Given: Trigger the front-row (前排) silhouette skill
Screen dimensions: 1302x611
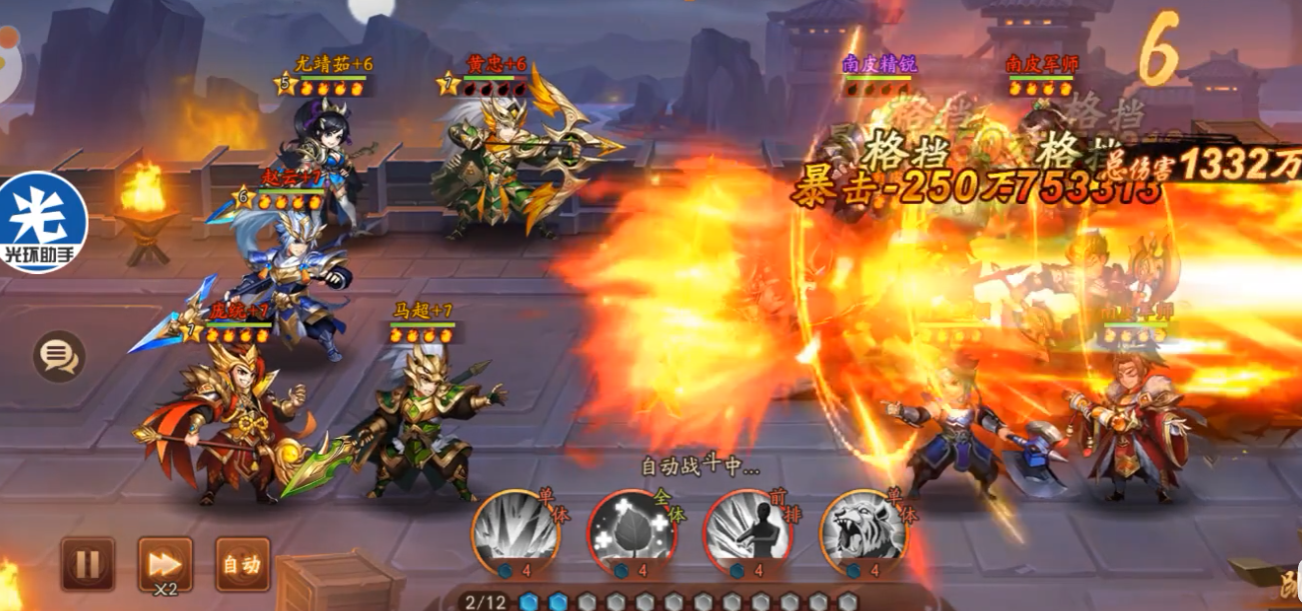Looking at the screenshot, I should [x=746, y=530].
